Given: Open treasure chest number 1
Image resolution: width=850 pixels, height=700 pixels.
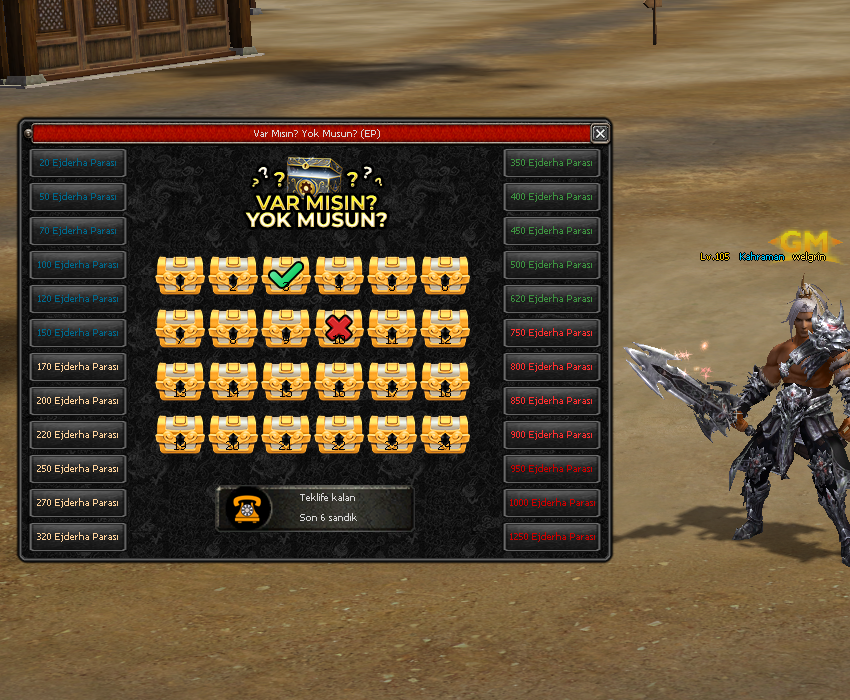Looking at the screenshot, I should (180, 275).
